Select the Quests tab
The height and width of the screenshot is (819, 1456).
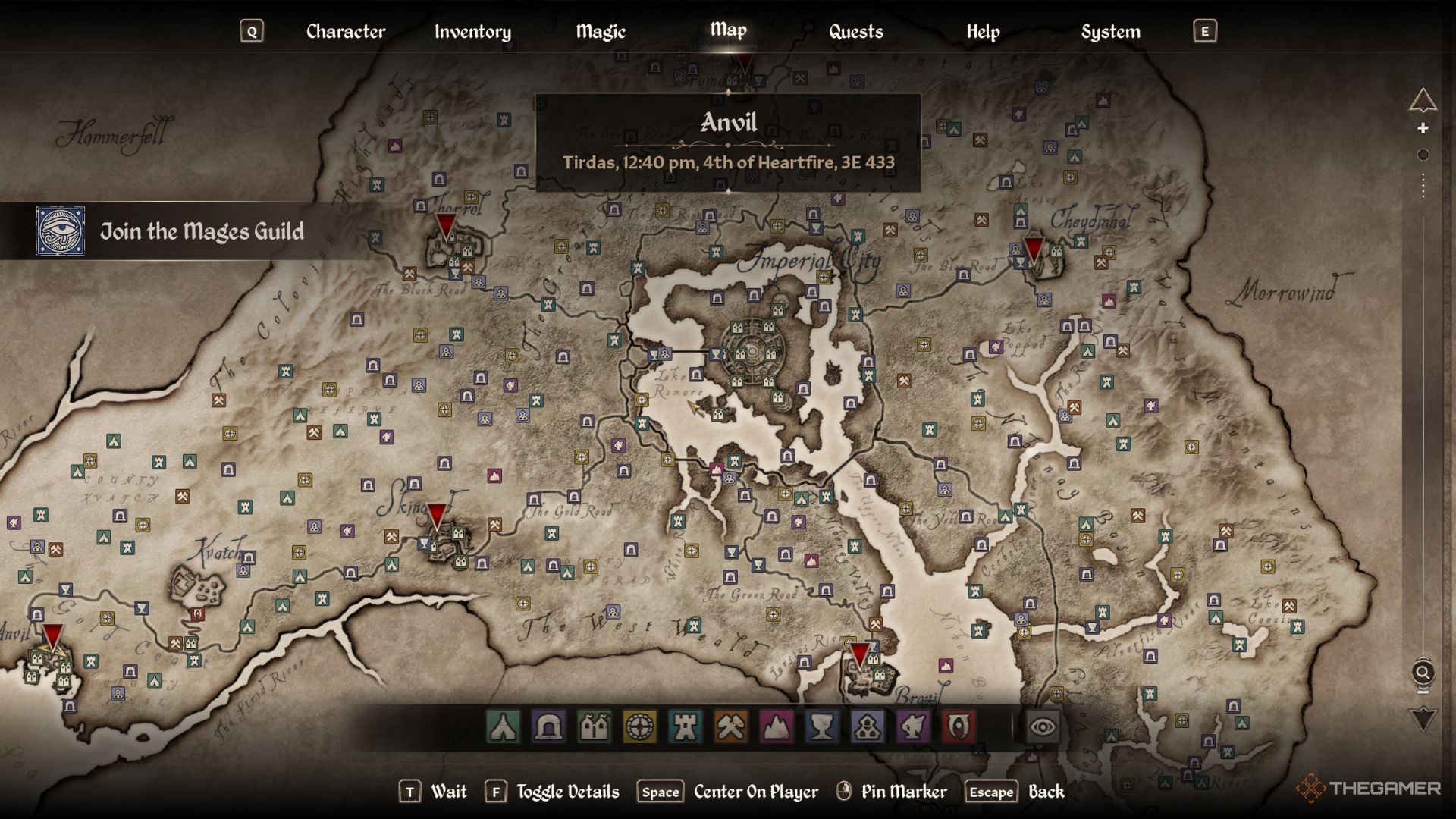(855, 31)
